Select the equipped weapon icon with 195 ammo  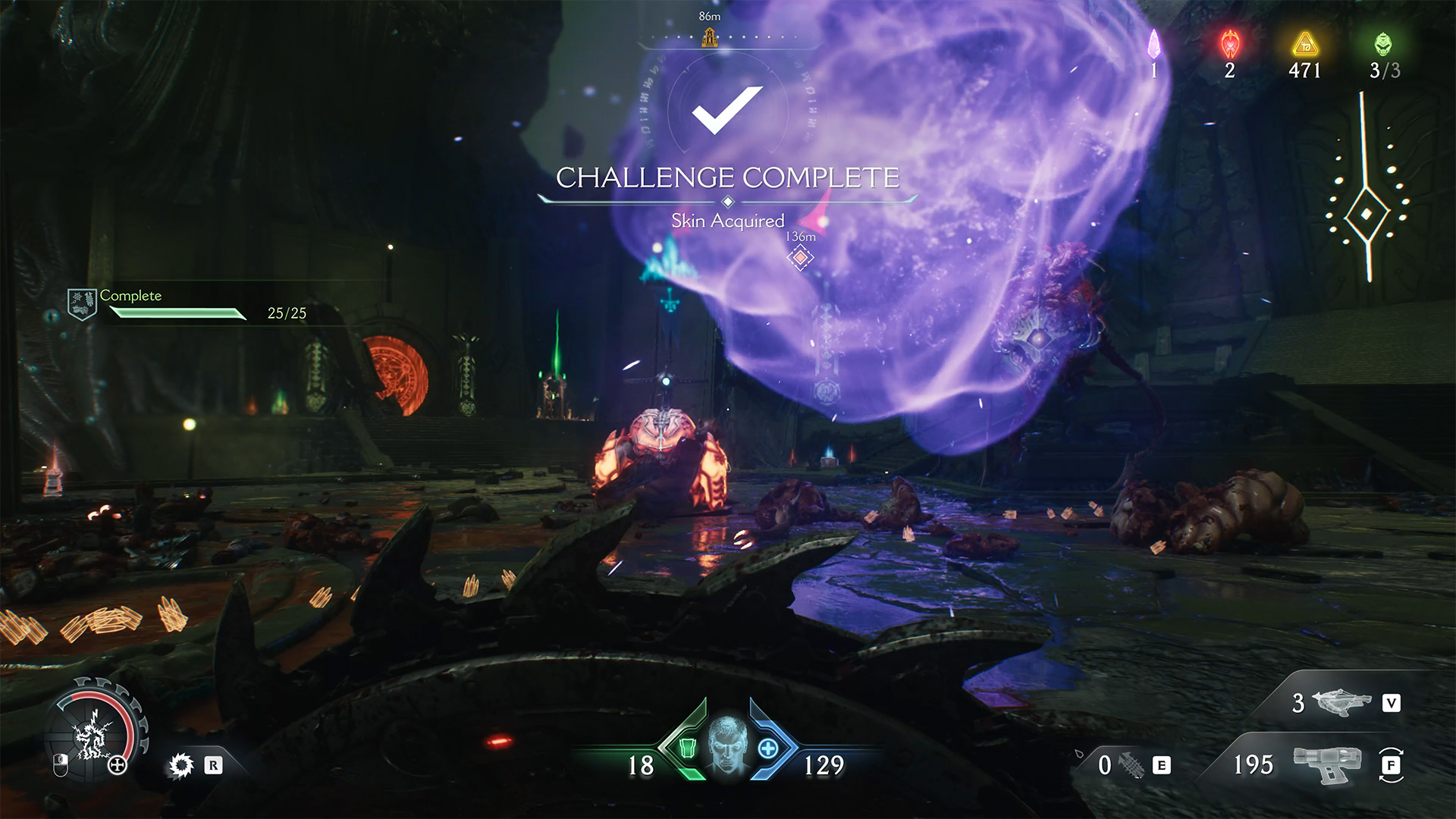pyautogui.click(x=1327, y=764)
